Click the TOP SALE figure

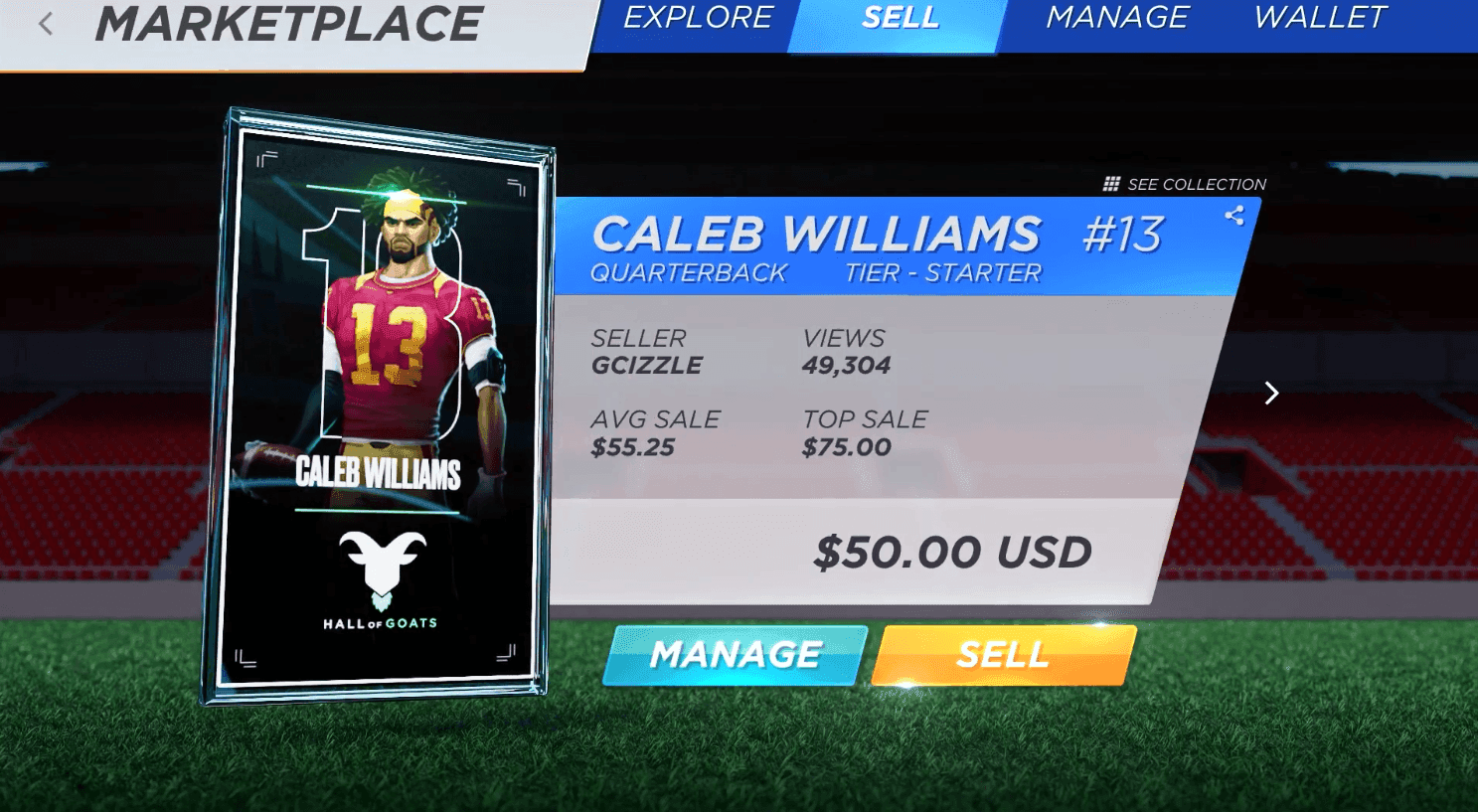click(x=846, y=447)
